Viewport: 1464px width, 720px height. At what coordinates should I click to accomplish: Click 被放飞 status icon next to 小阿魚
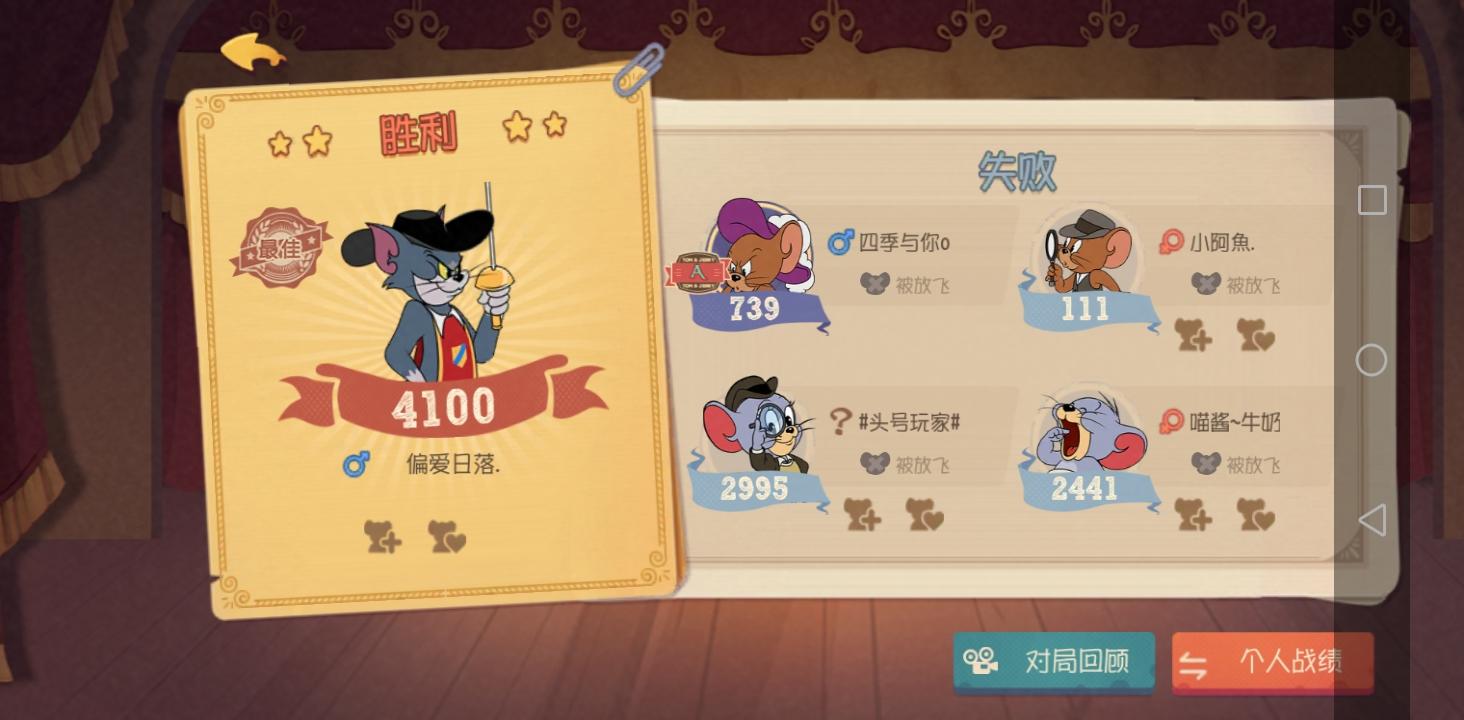click(x=1203, y=285)
